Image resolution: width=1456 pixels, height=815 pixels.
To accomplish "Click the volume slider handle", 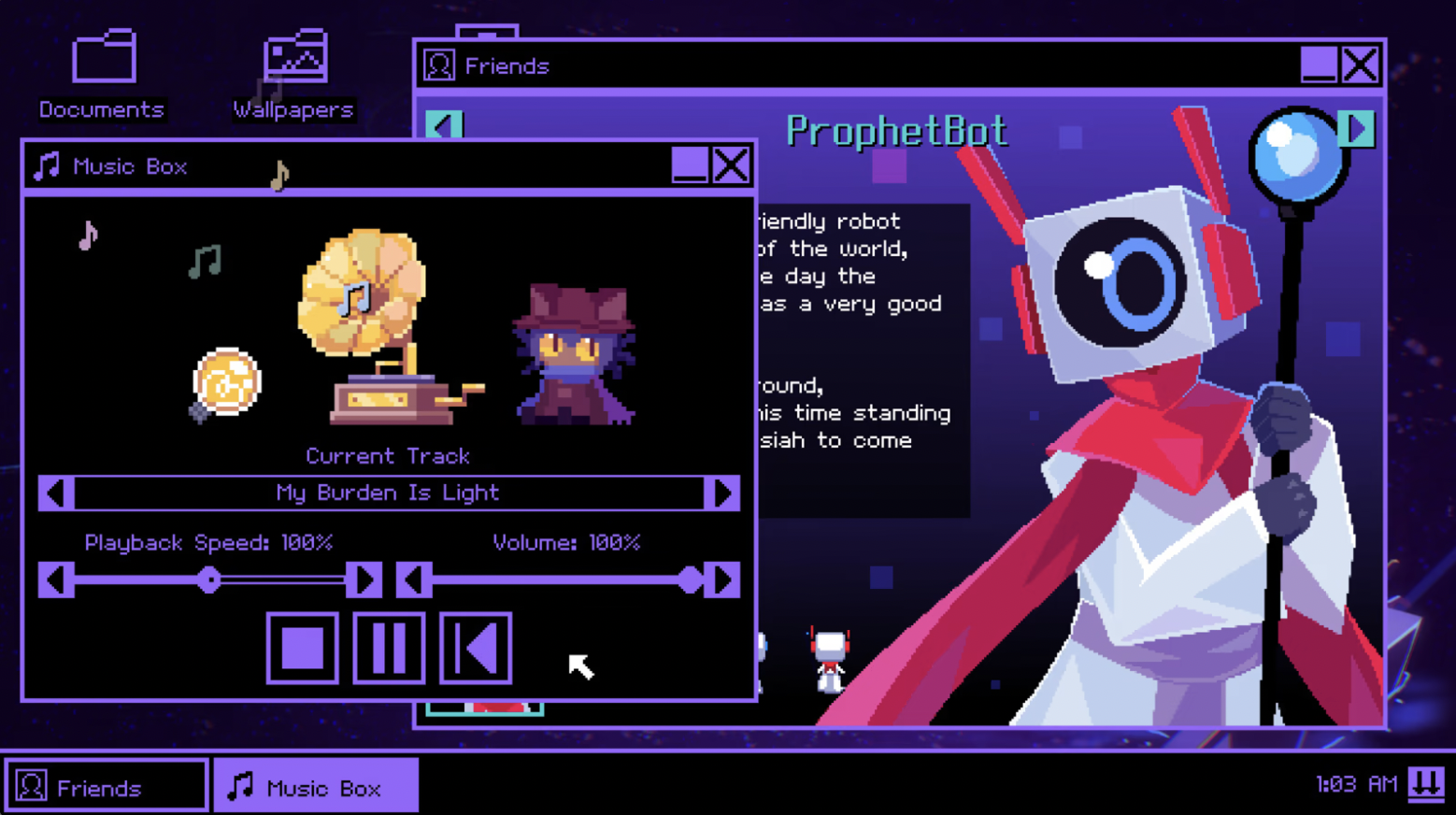I will click(x=689, y=580).
